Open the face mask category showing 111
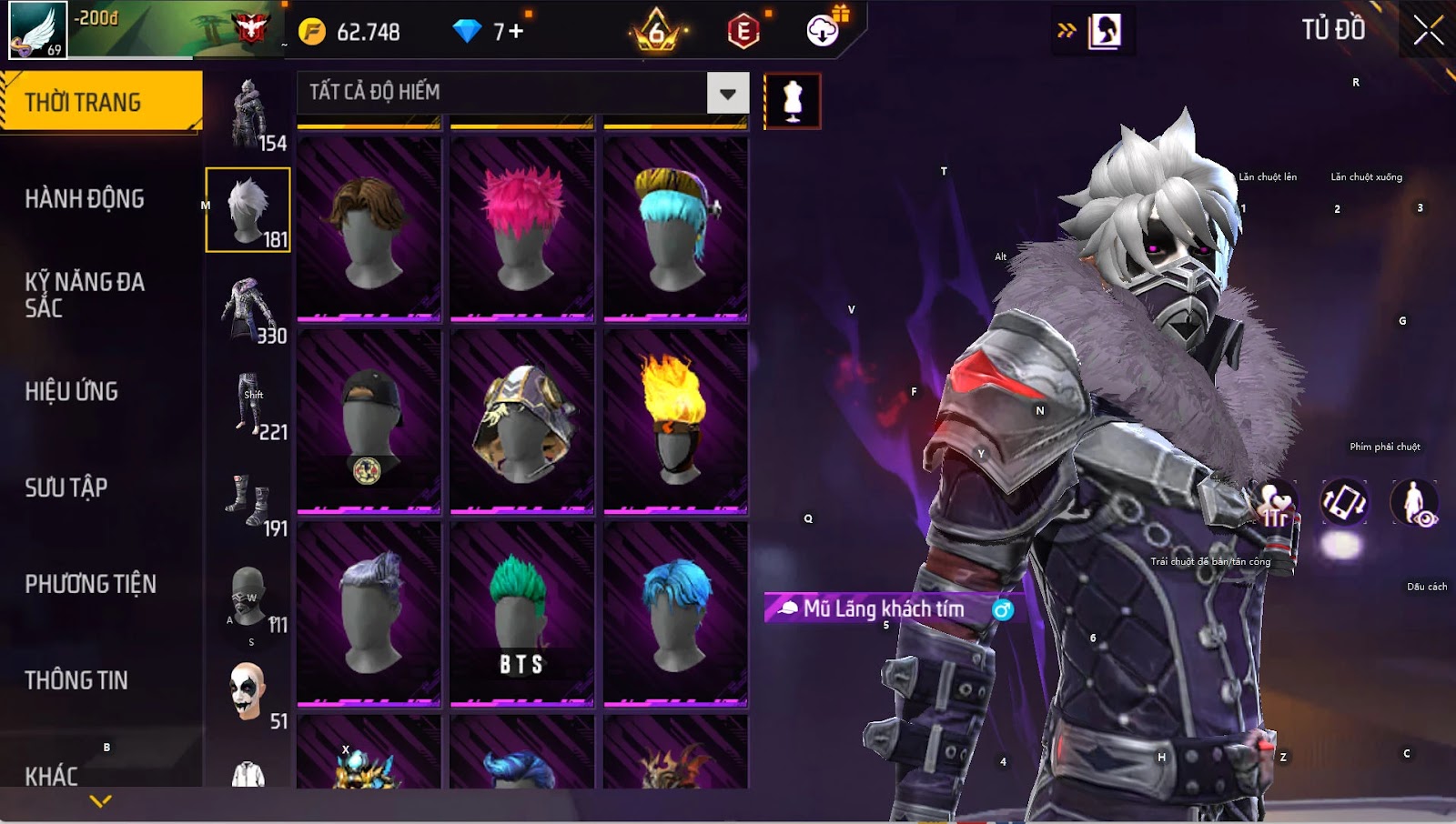Image resolution: width=1456 pixels, height=824 pixels. [248, 599]
